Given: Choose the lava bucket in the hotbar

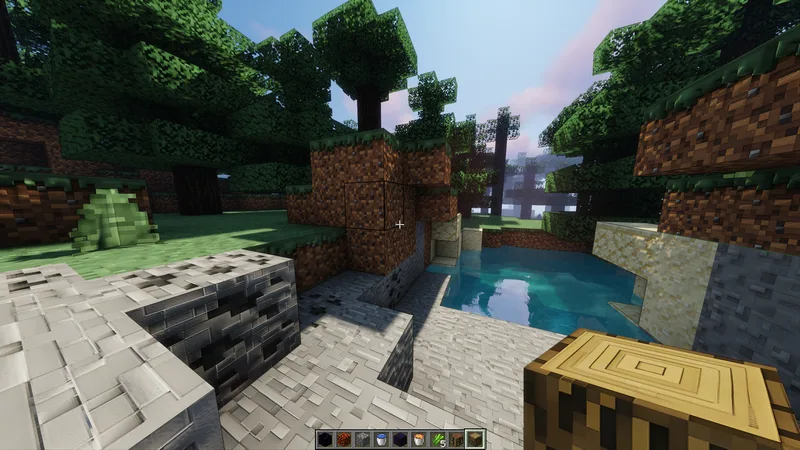Looking at the screenshot, I should [x=418, y=439].
